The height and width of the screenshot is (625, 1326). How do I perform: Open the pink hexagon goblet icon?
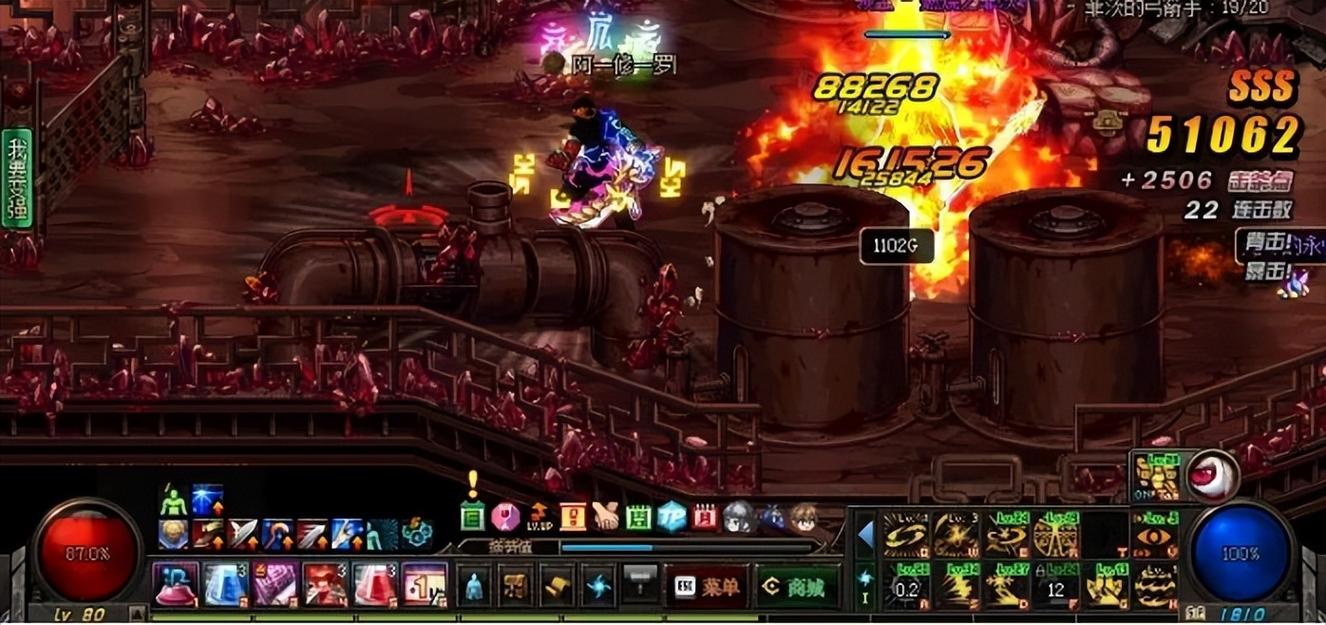point(505,517)
